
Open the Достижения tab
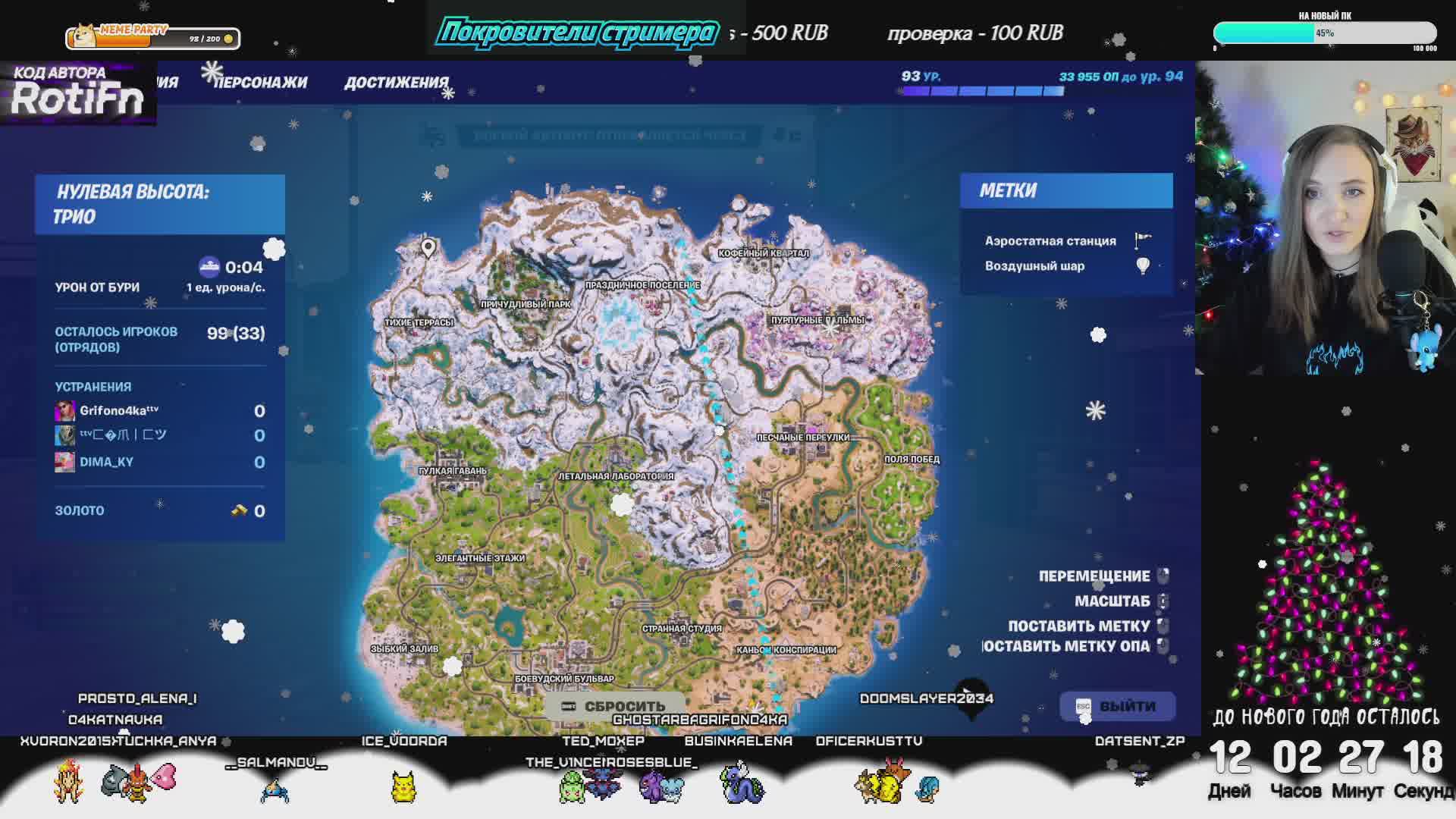point(396,82)
